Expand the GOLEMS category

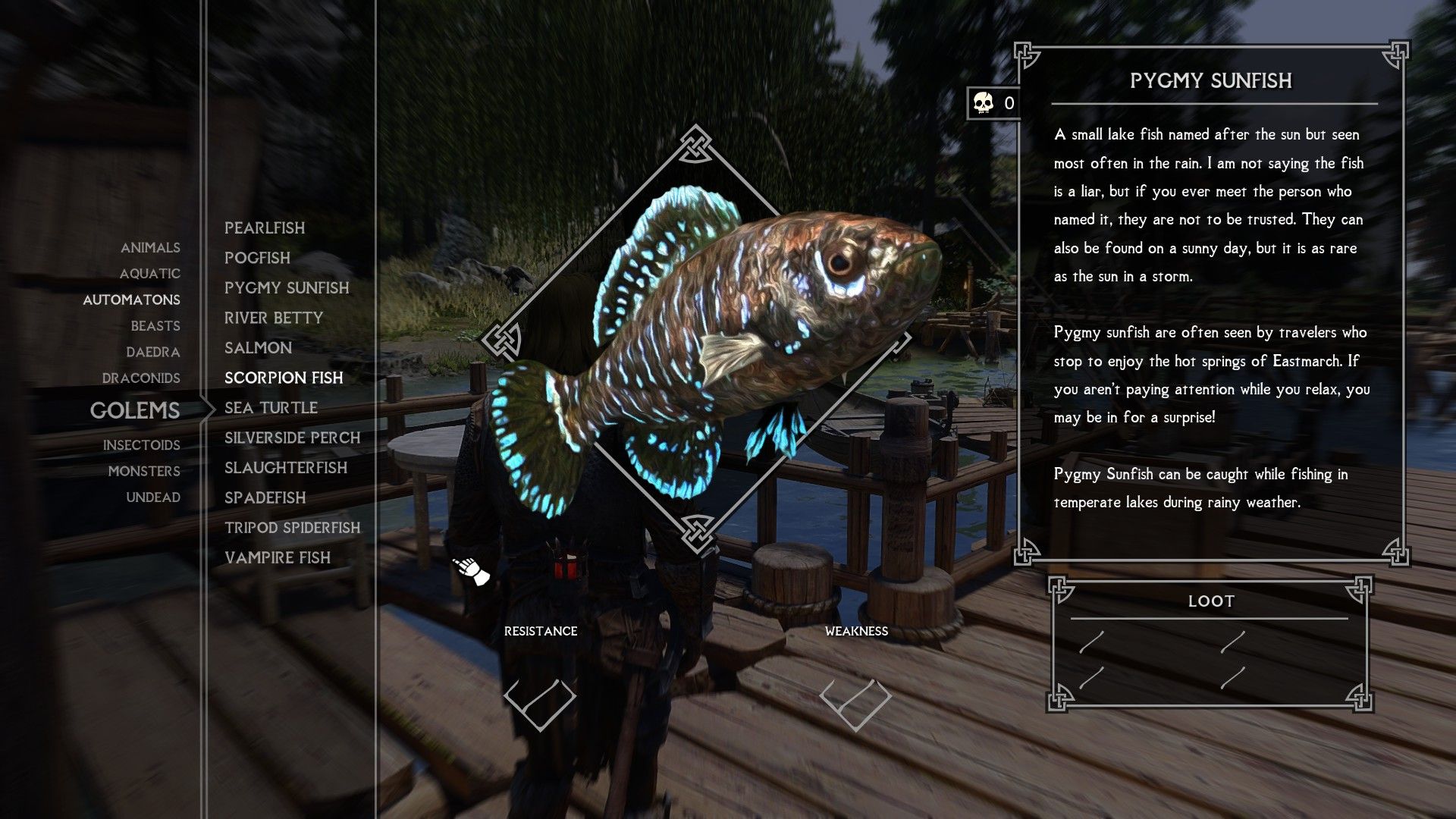coord(135,411)
